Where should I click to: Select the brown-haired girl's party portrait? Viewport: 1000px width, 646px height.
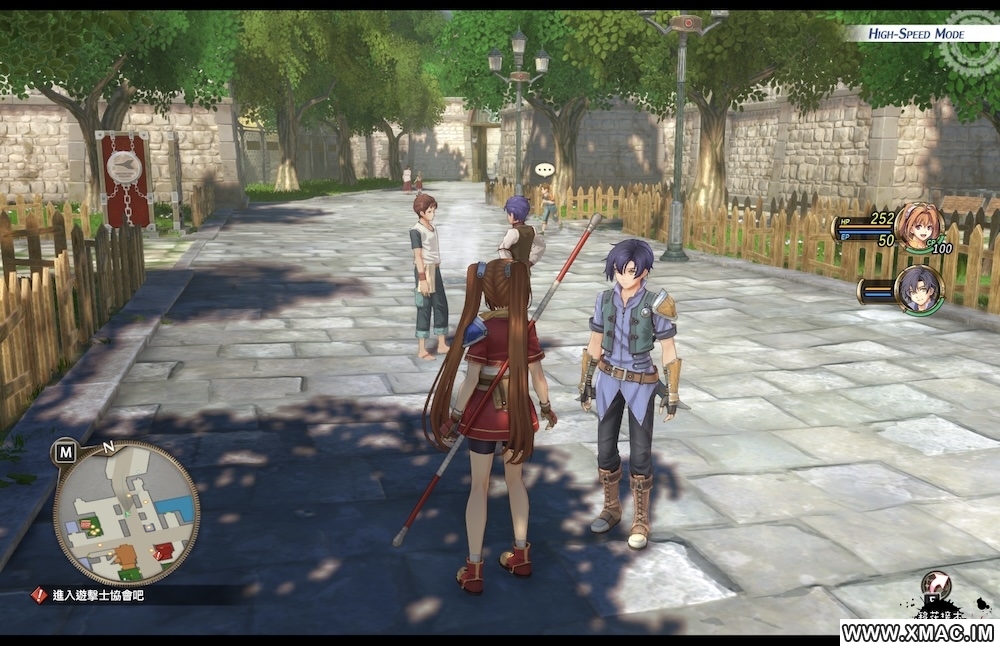point(916,226)
